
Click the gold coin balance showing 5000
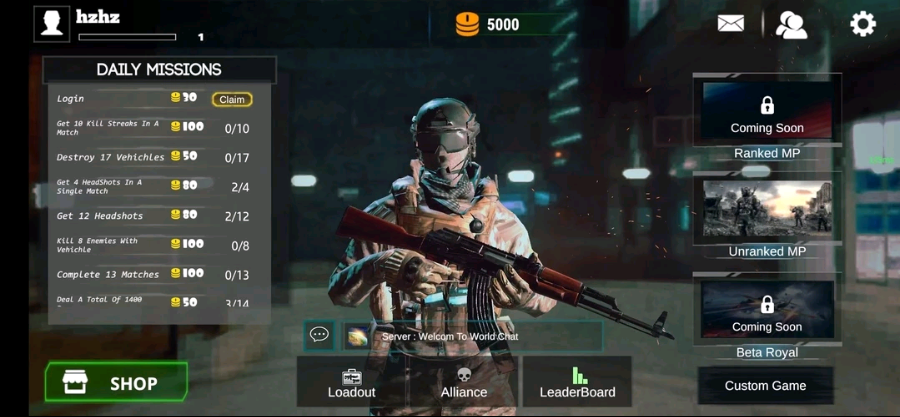[x=490, y=24]
